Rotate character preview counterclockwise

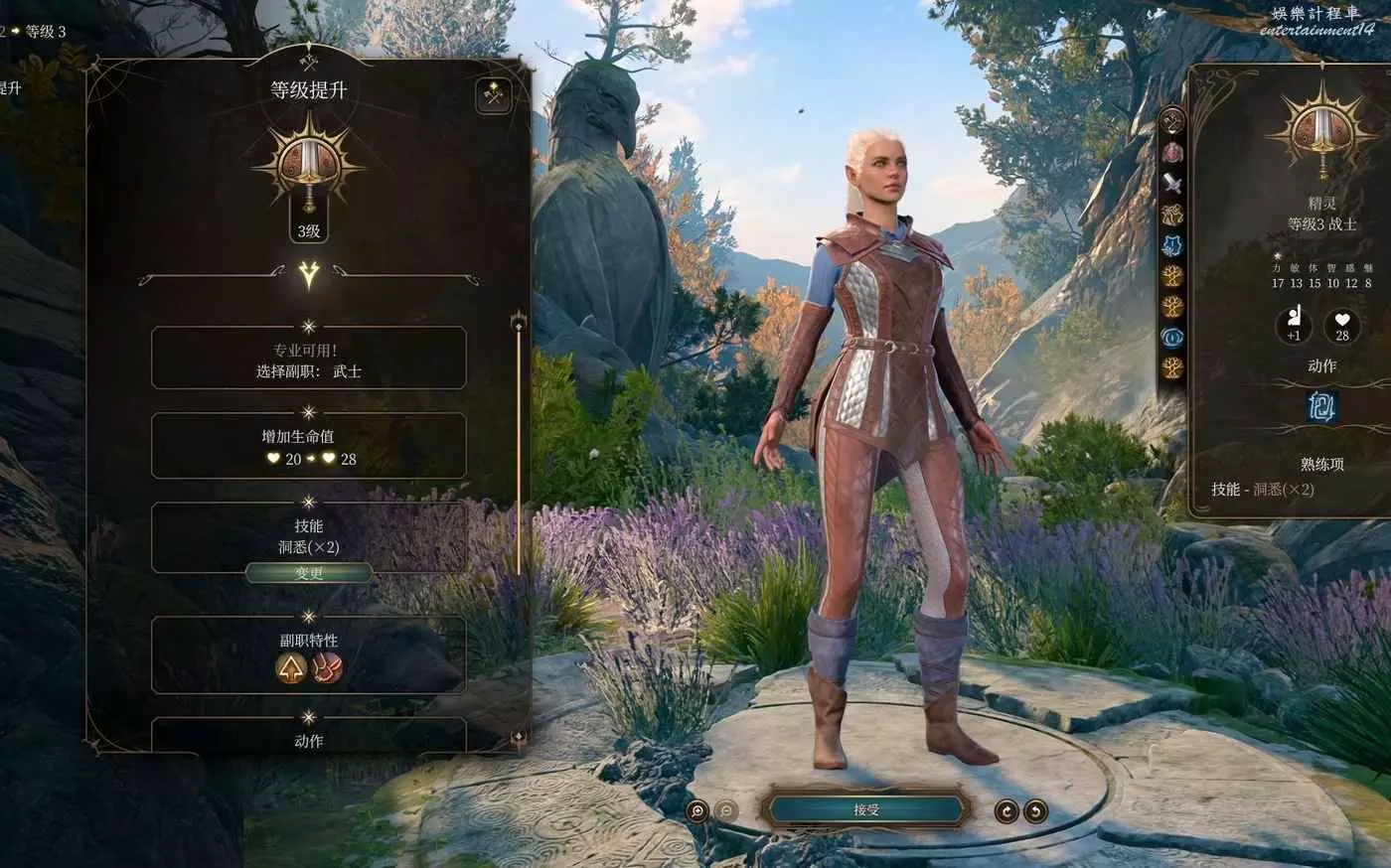click(x=1035, y=811)
